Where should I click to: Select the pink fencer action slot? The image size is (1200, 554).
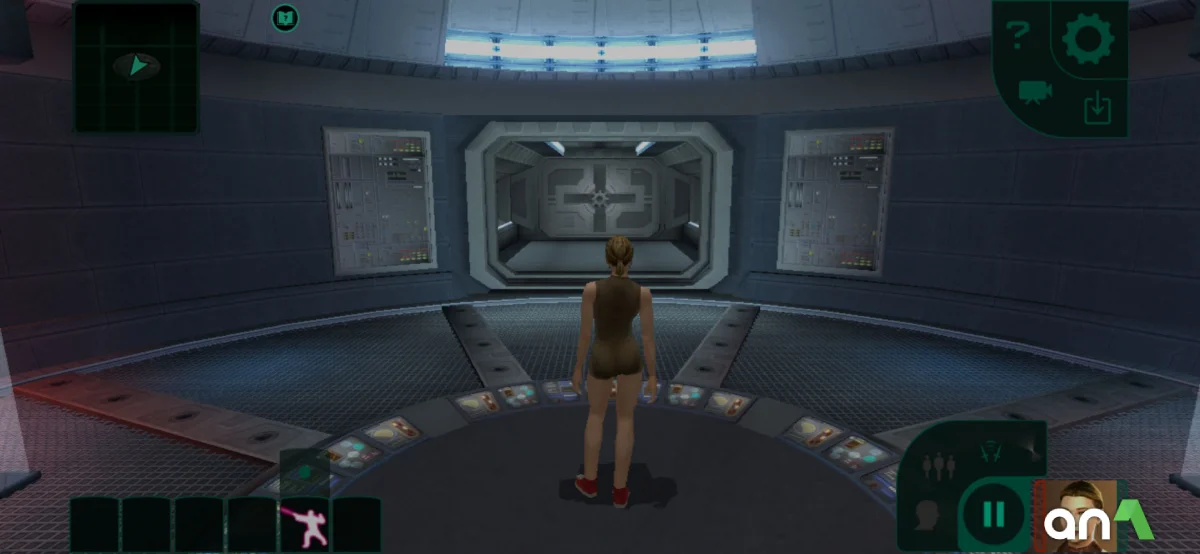point(304,524)
